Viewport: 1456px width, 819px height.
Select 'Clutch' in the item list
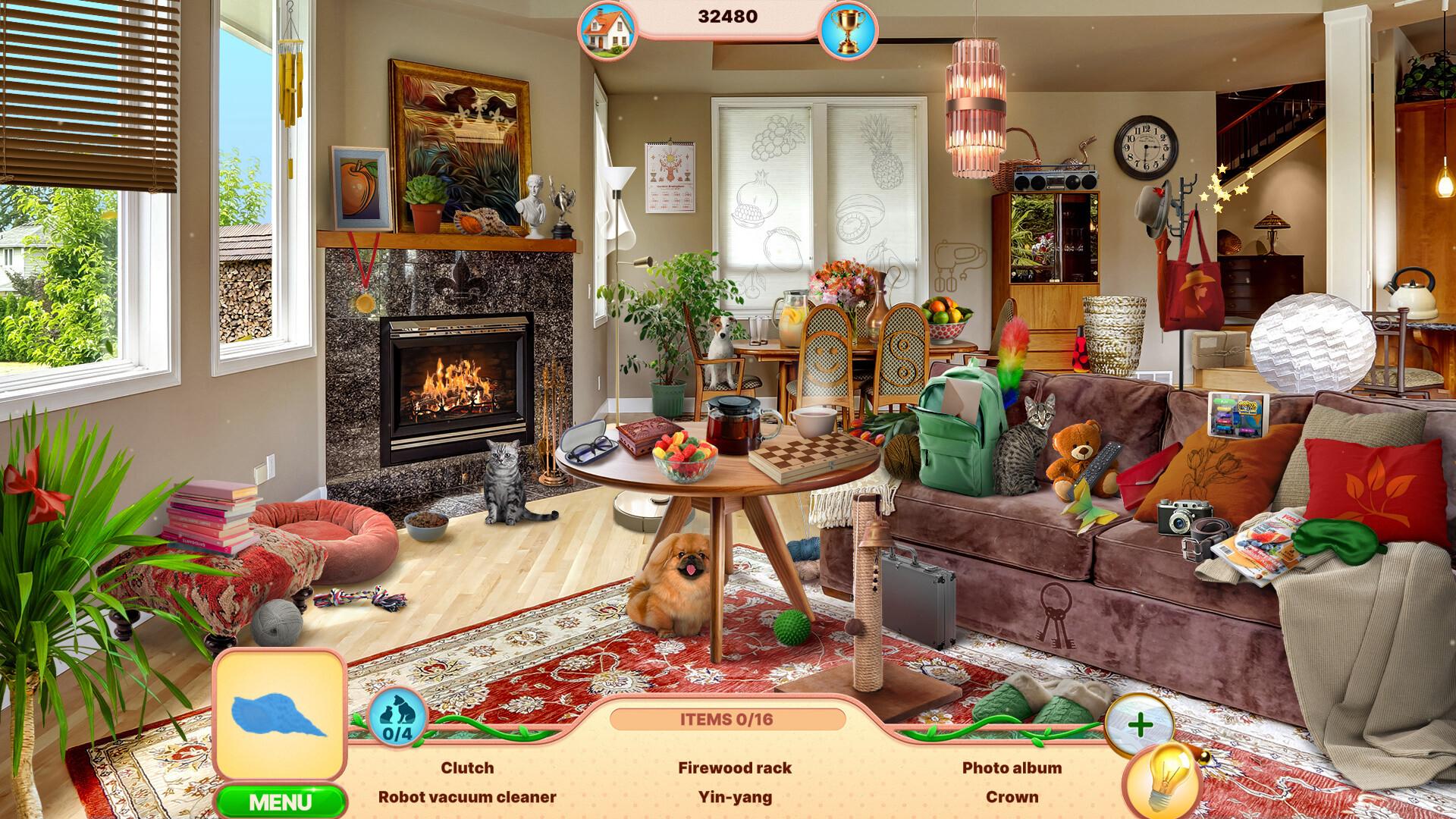(467, 768)
